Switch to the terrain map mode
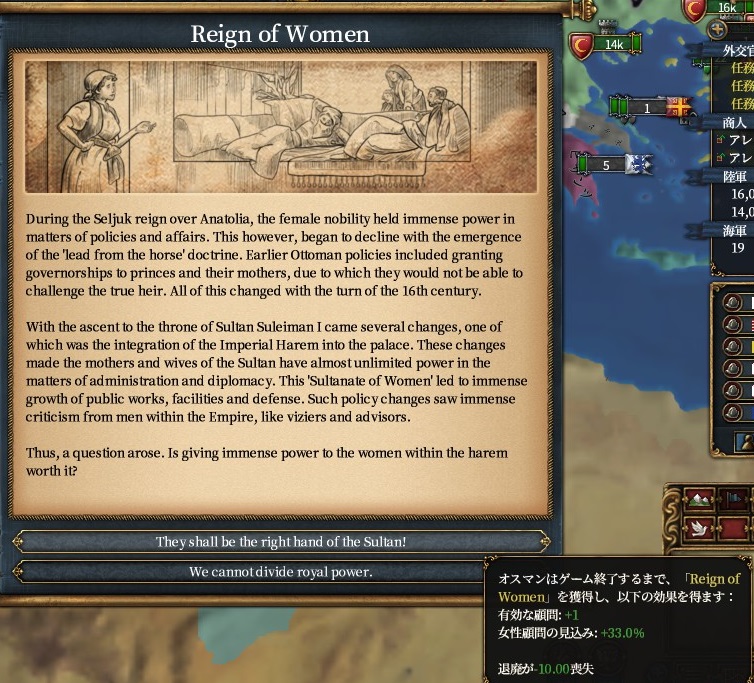 click(699, 498)
